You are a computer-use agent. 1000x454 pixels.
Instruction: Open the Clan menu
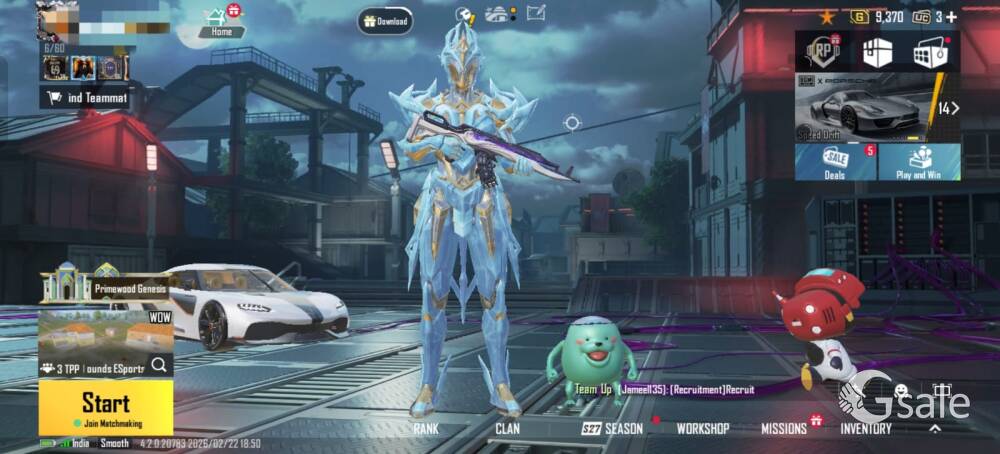pos(507,428)
